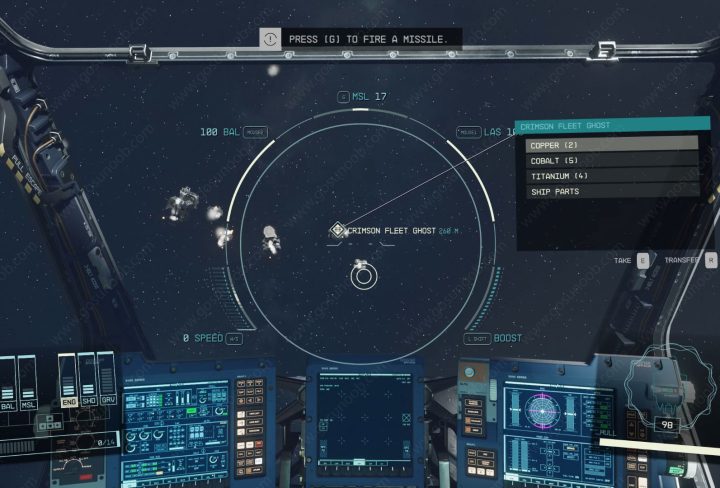Select Copper (2) in the loot list
This screenshot has width=720, height=488.
click(x=611, y=145)
